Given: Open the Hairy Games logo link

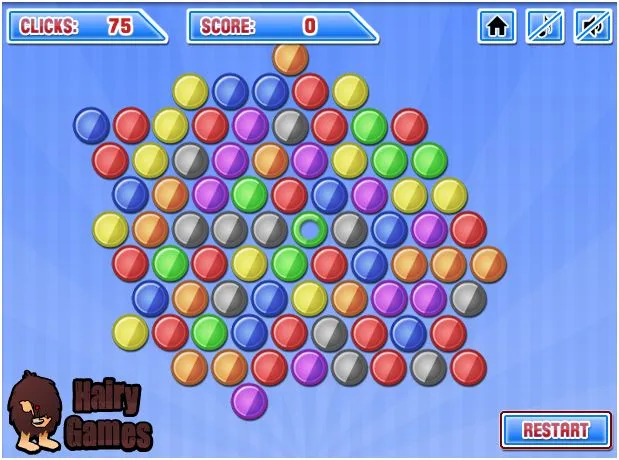Looking at the screenshot, I should pyautogui.click(x=80, y=412).
